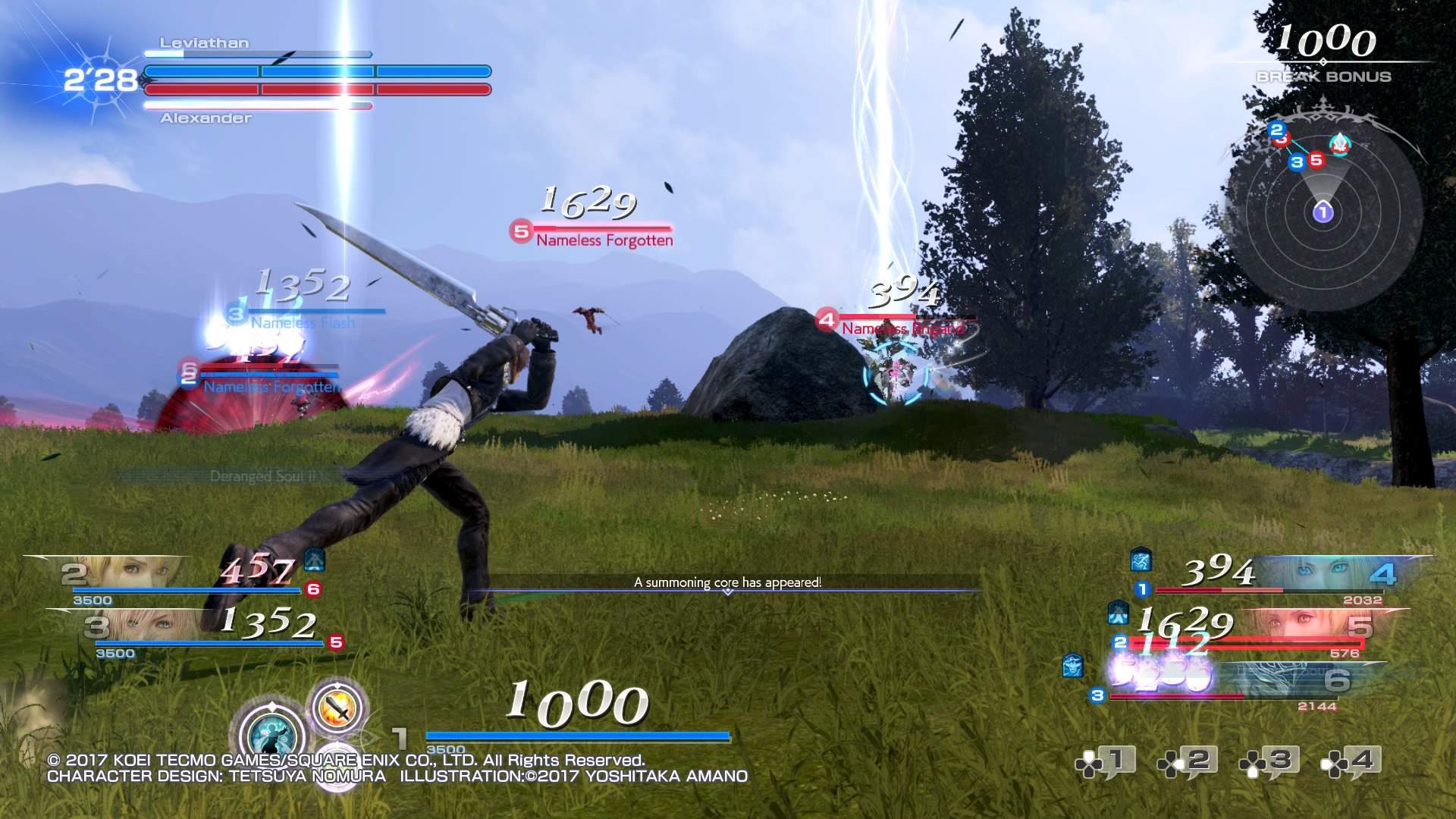The height and width of the screenshot is (819, 1456).
Task: Click the class icon beside enemy 6
Action: [x=1072, y=666]
